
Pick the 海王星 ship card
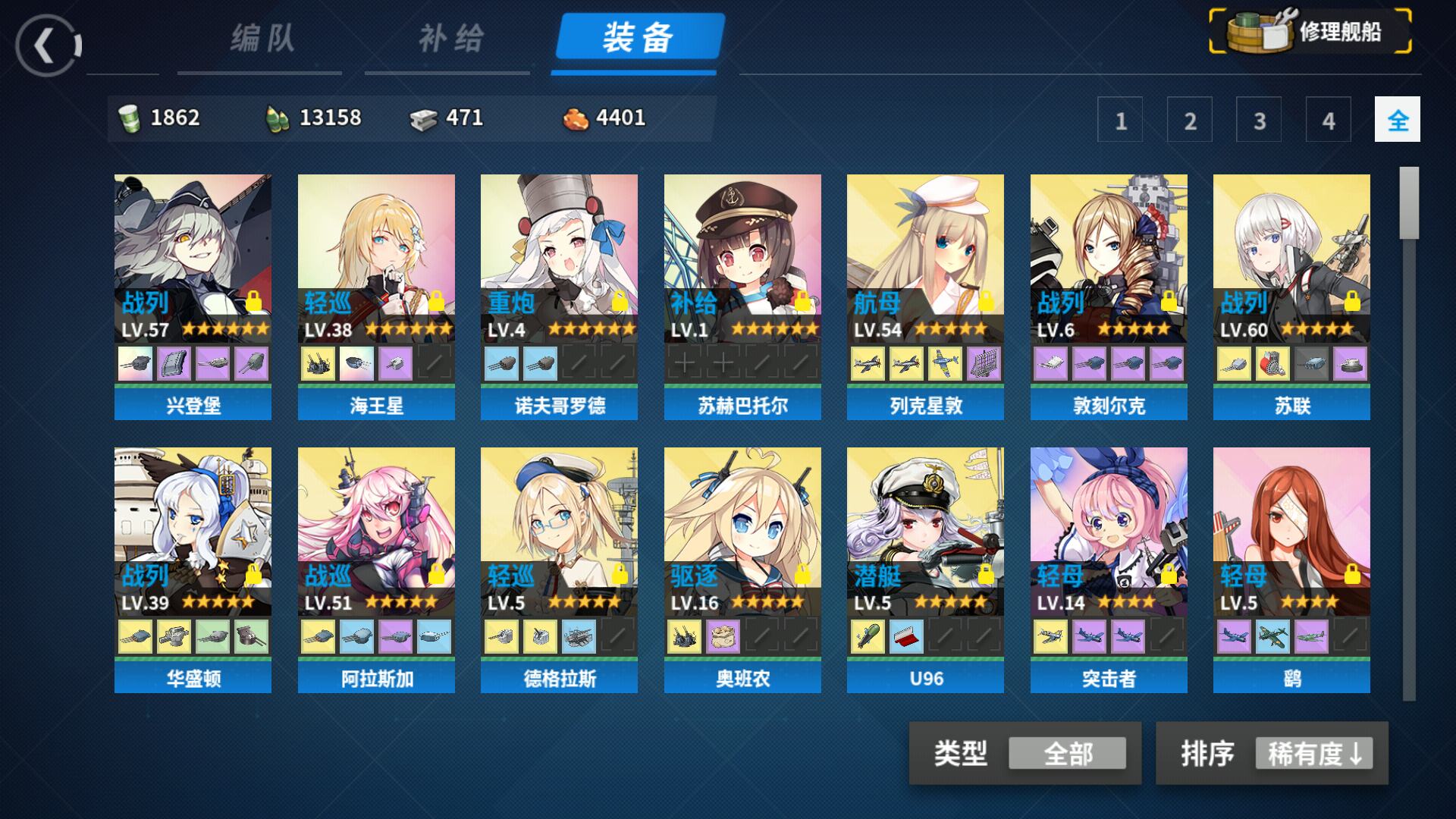click(376, 296)
